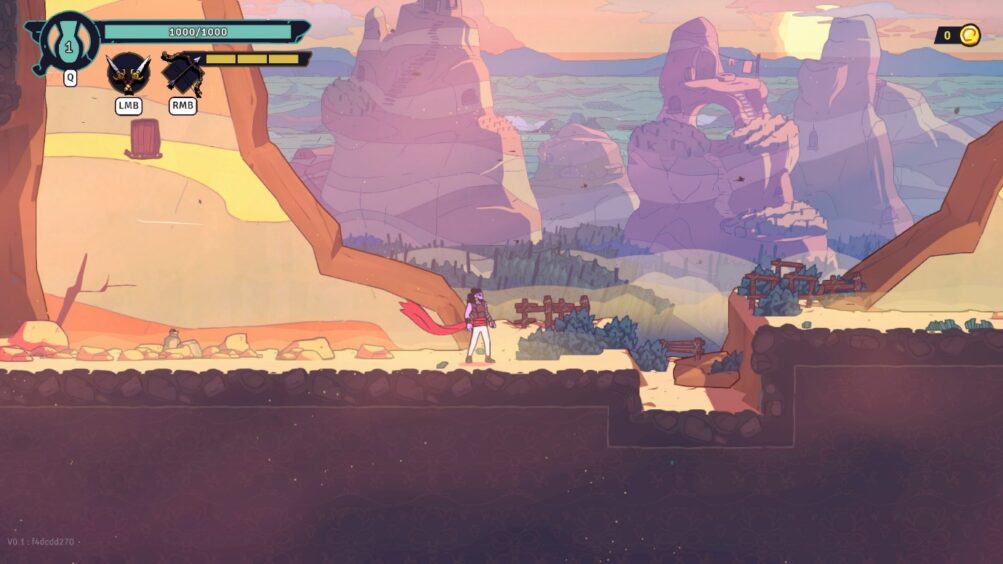Select the twin daggers weapon icon

point(127,73)
